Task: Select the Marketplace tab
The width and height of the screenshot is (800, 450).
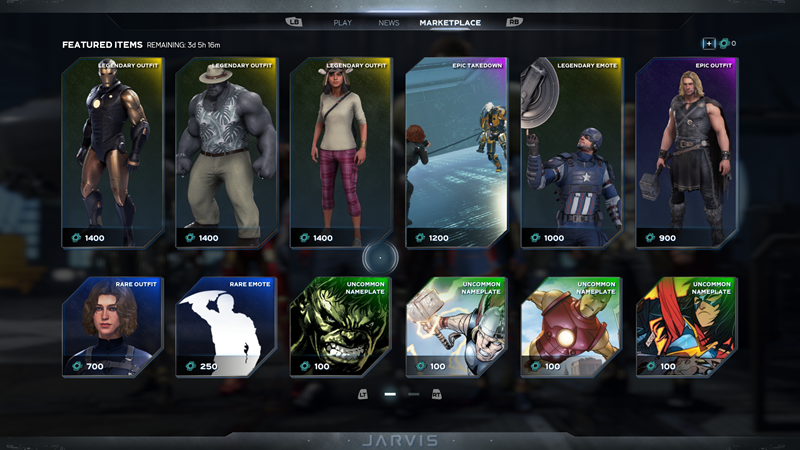Action: (450, 22)
